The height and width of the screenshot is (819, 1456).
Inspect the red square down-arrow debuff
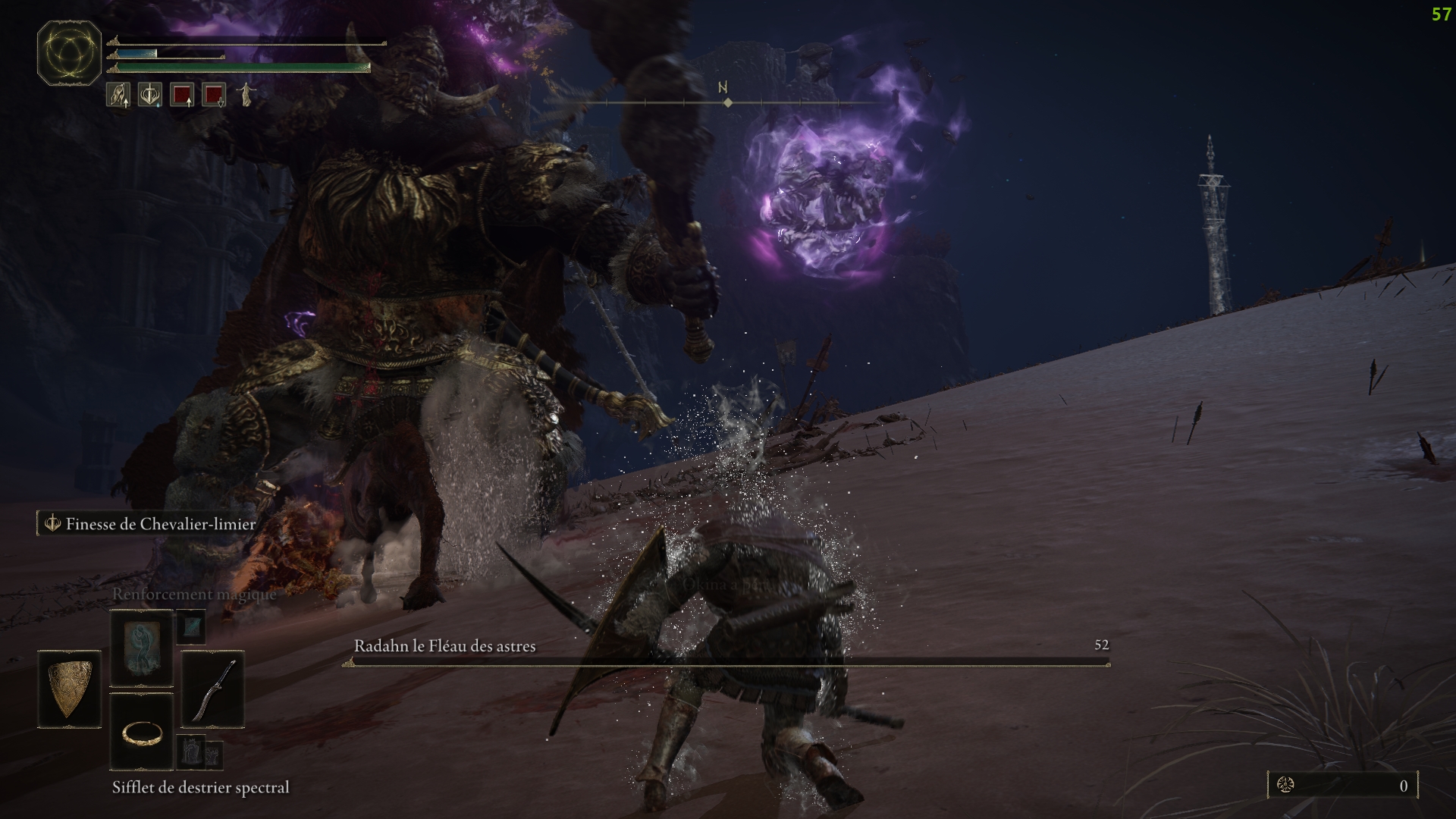click(214, 95)
